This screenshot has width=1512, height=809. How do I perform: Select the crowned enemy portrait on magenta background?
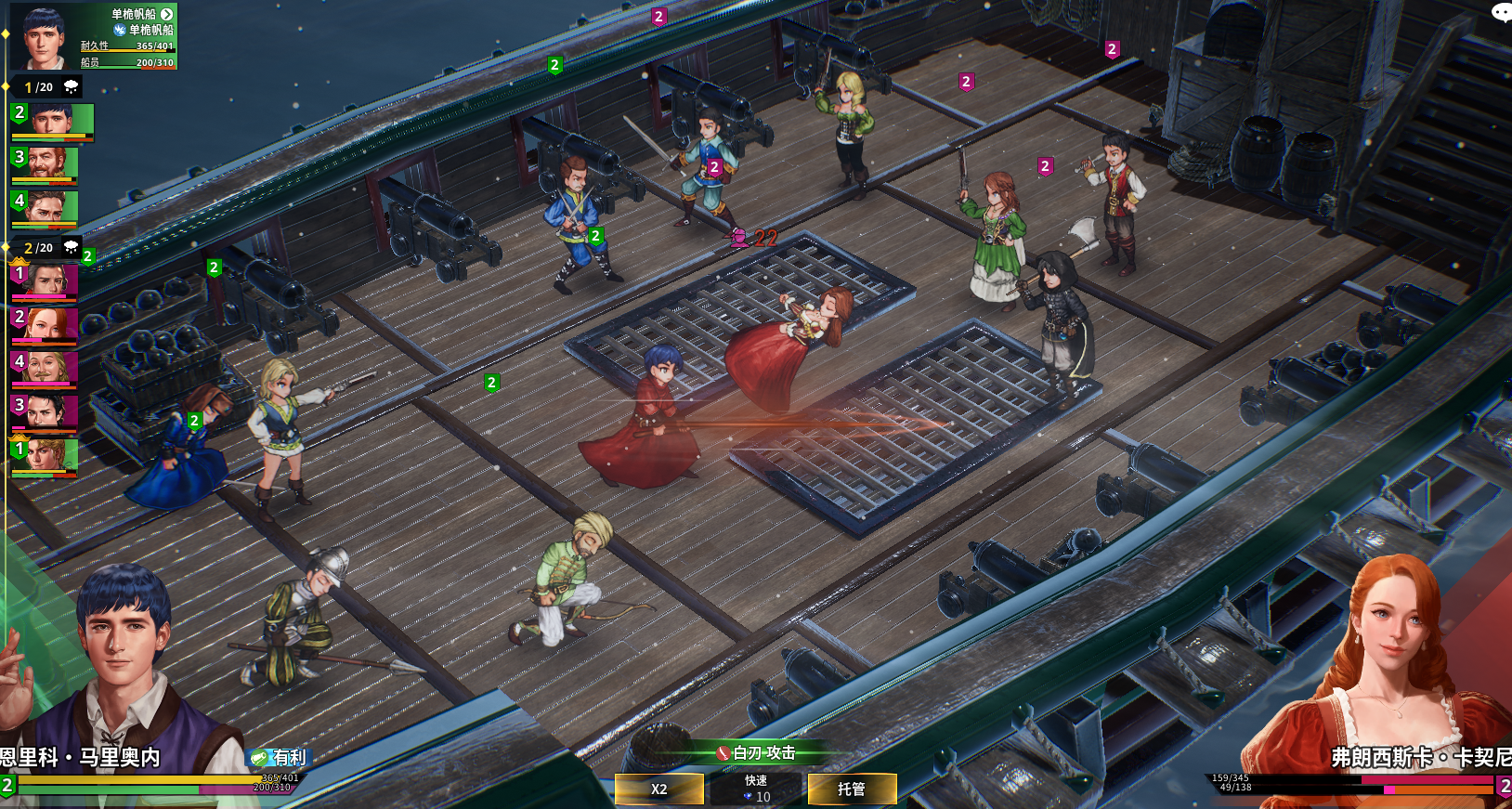point(45,281)
